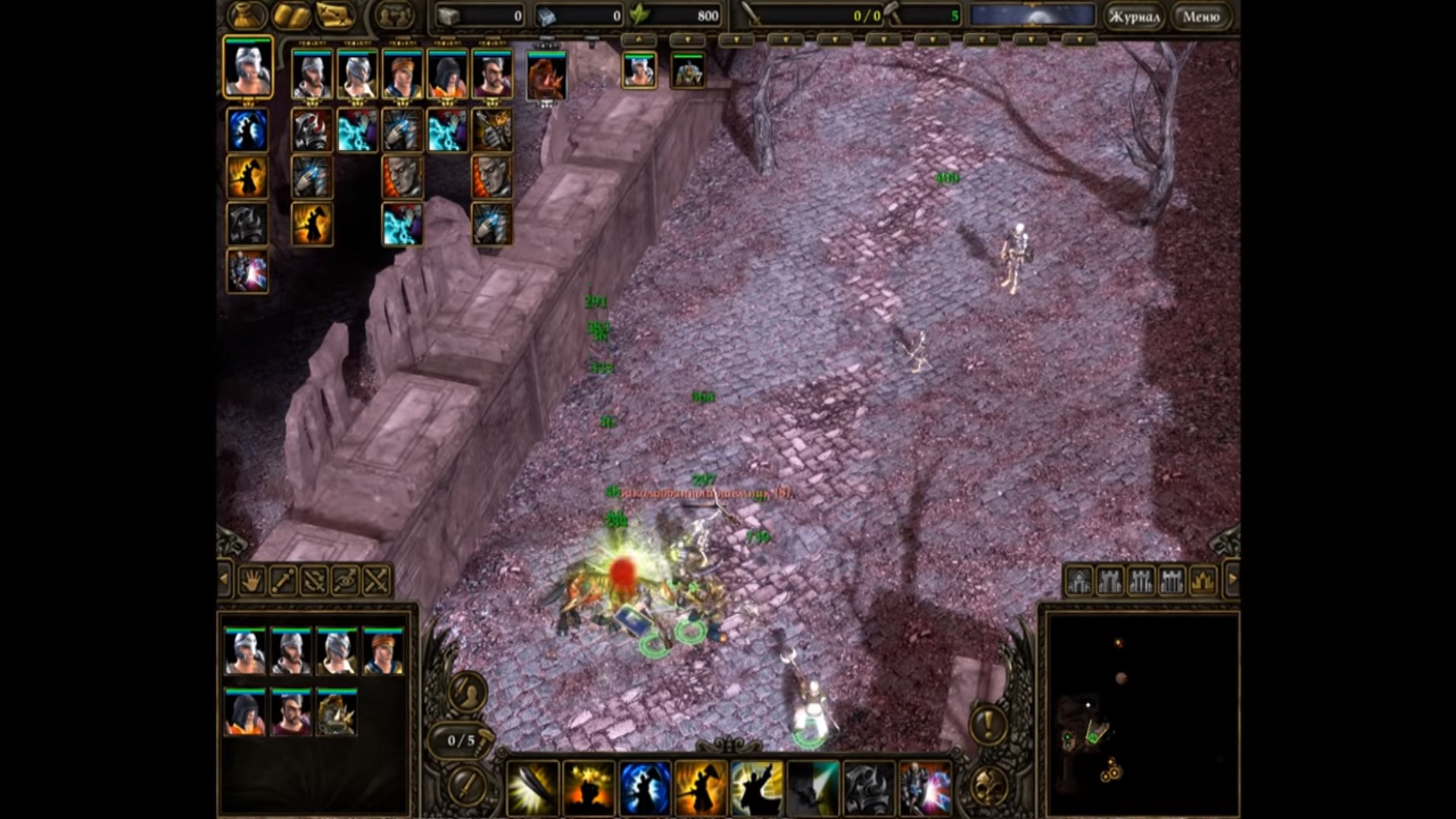Select the red spiked beast portrait
Screen dimensions: 1456x819
546,76
